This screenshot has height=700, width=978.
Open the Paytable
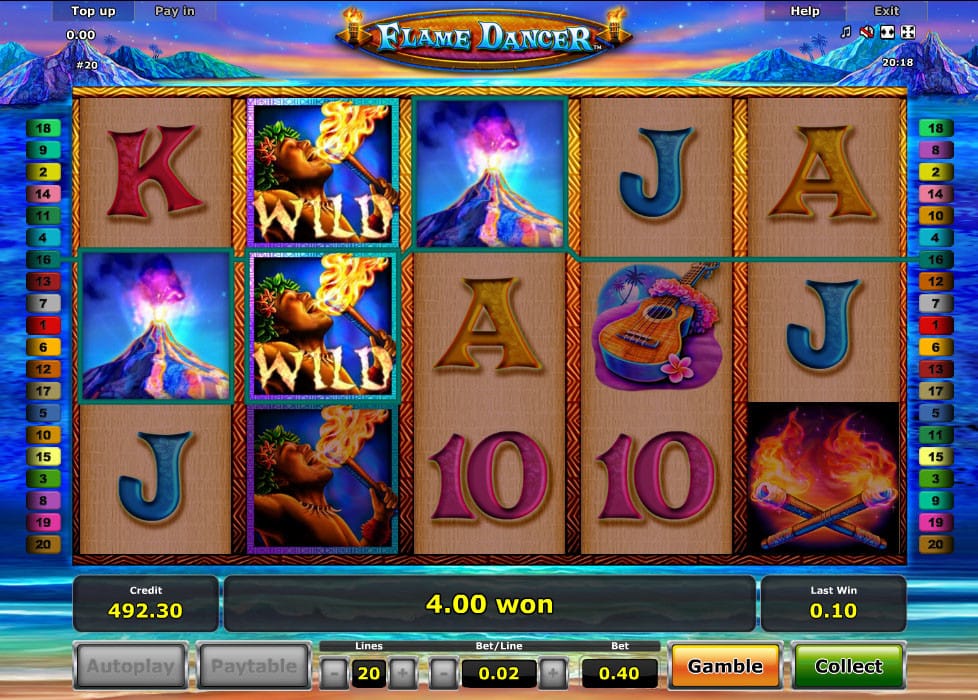(254, 666)
